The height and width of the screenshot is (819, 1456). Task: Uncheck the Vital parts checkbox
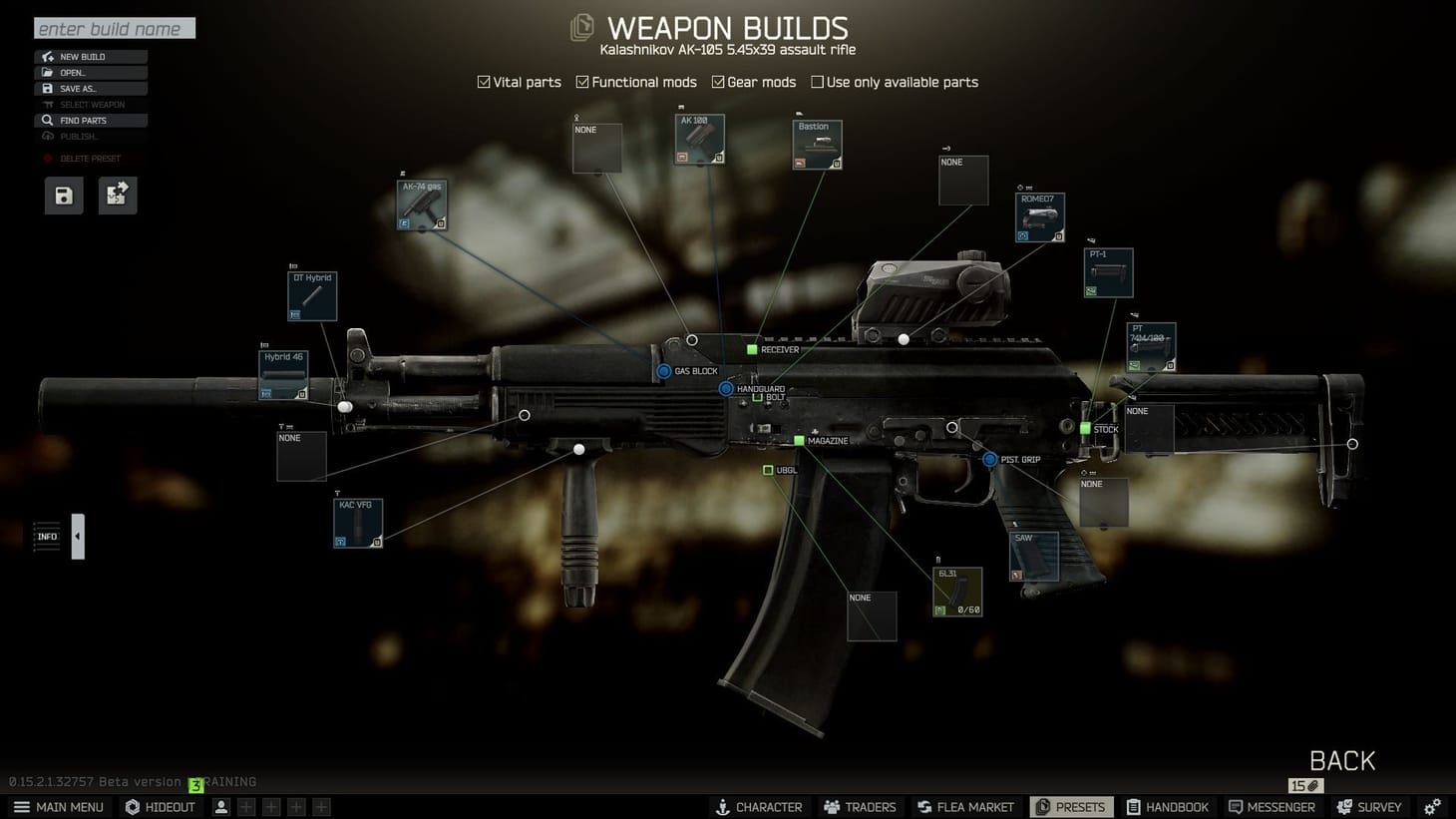pyautogui.click(x=483, y=82)
